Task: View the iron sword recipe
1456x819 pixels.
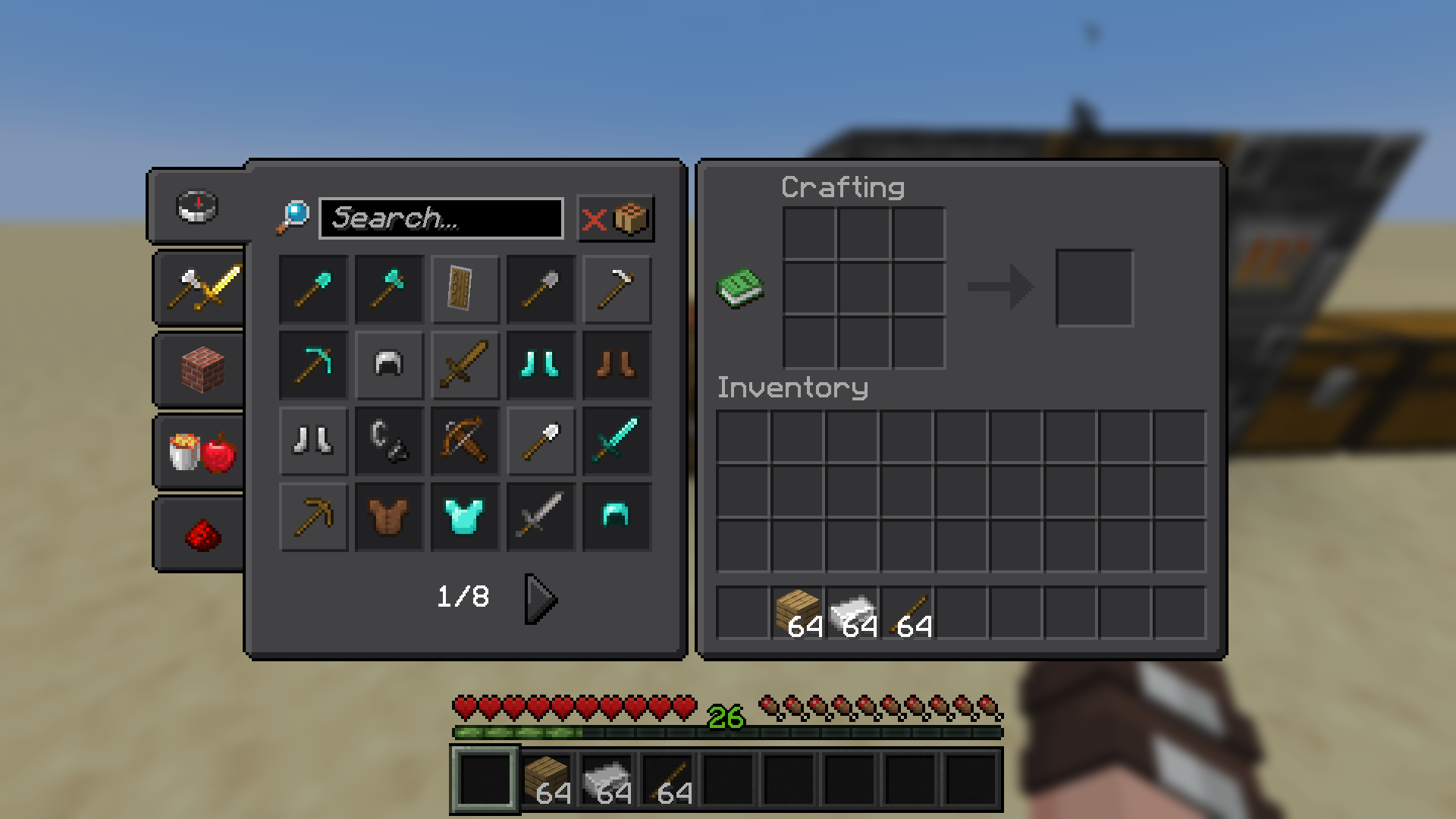Action: pos(541,516)
